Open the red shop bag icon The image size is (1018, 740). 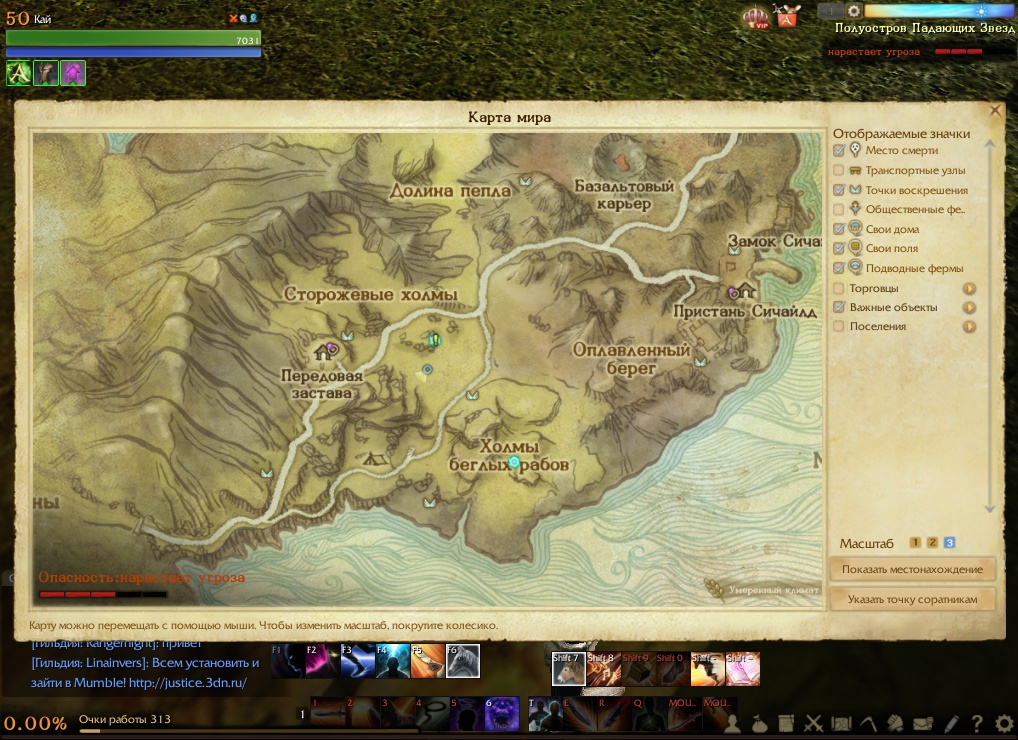click(x=788, y=17)
